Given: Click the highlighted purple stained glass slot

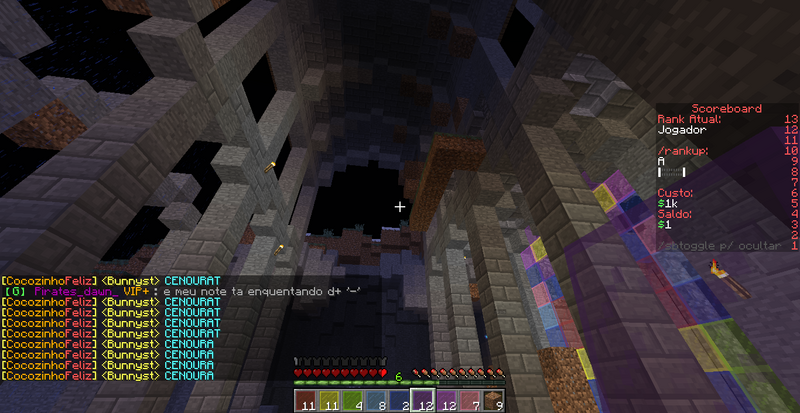Looking at the screenshot, I should [423, 402].
